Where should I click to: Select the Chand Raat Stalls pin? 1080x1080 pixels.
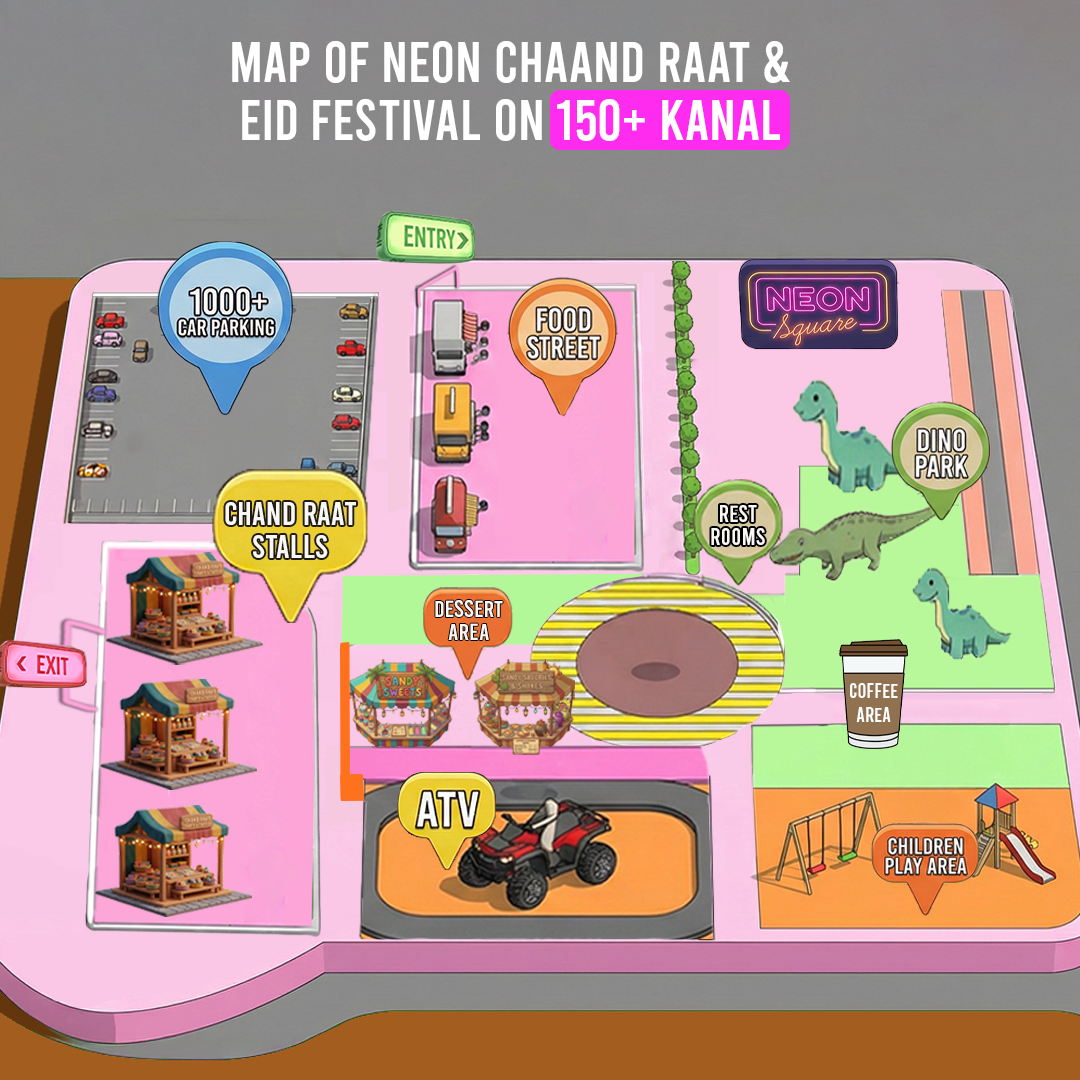pos(290,530)
